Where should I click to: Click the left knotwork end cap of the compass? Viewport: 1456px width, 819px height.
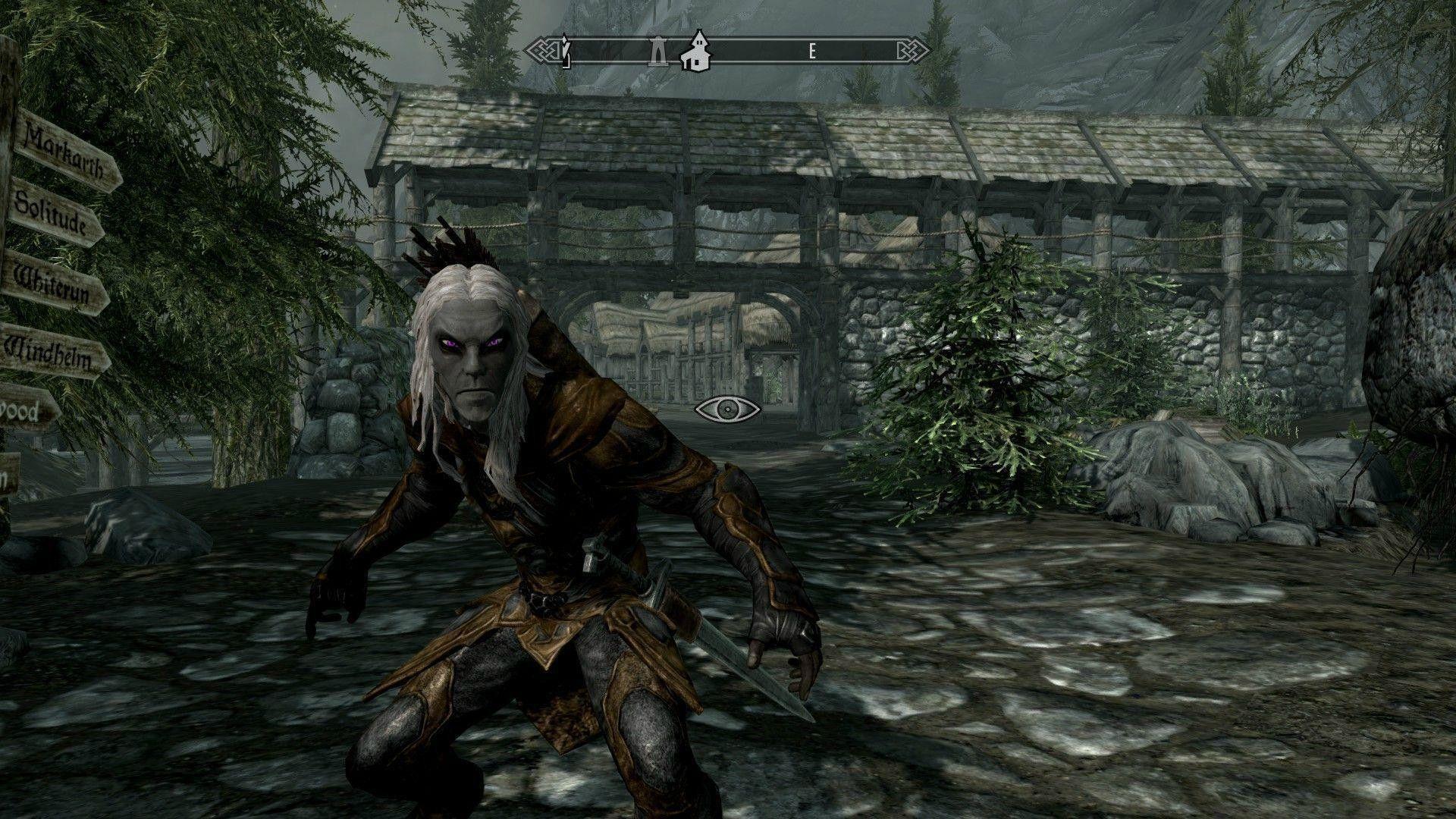544,52
